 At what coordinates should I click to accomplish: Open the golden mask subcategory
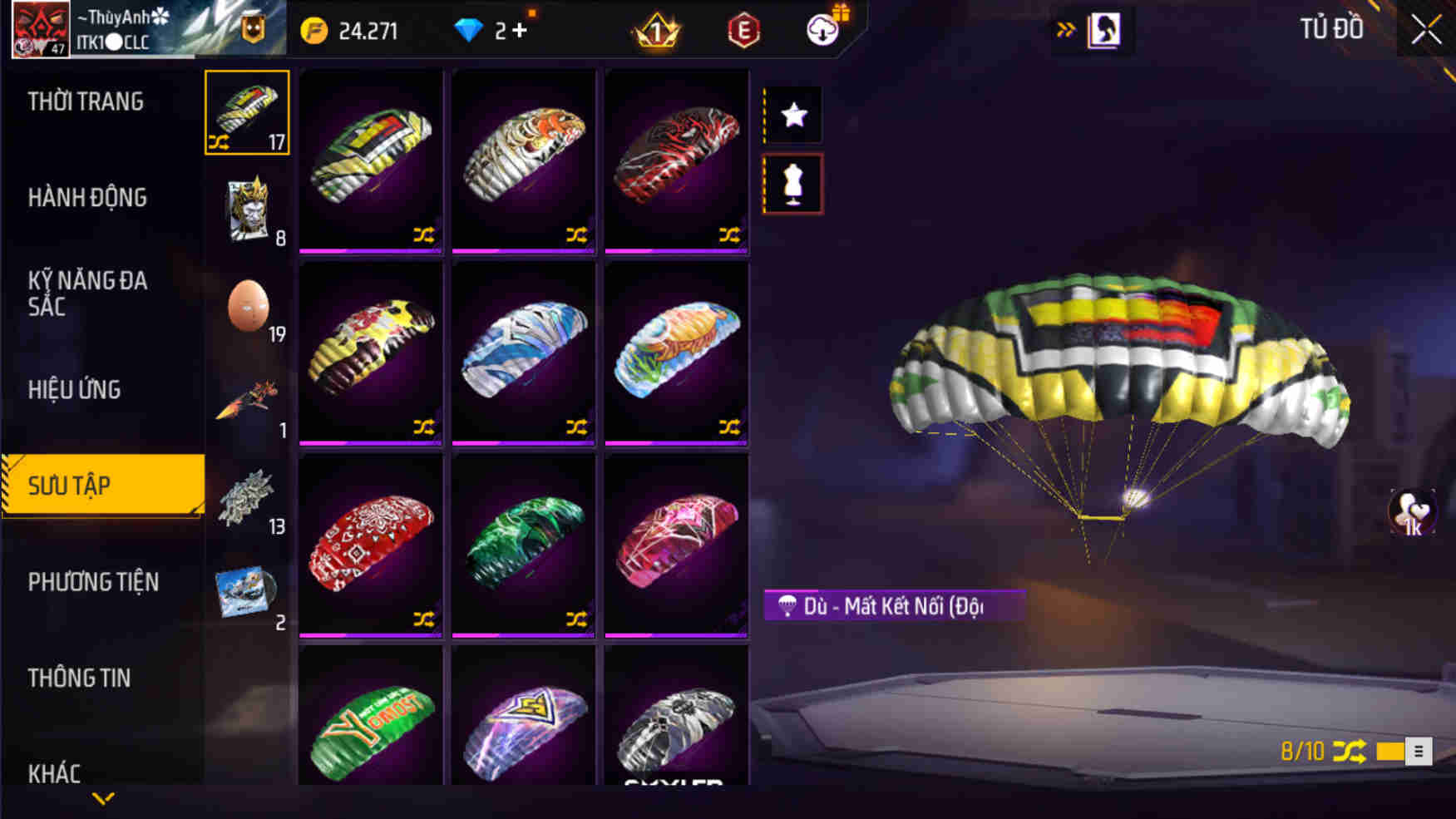tap(247, 210)
